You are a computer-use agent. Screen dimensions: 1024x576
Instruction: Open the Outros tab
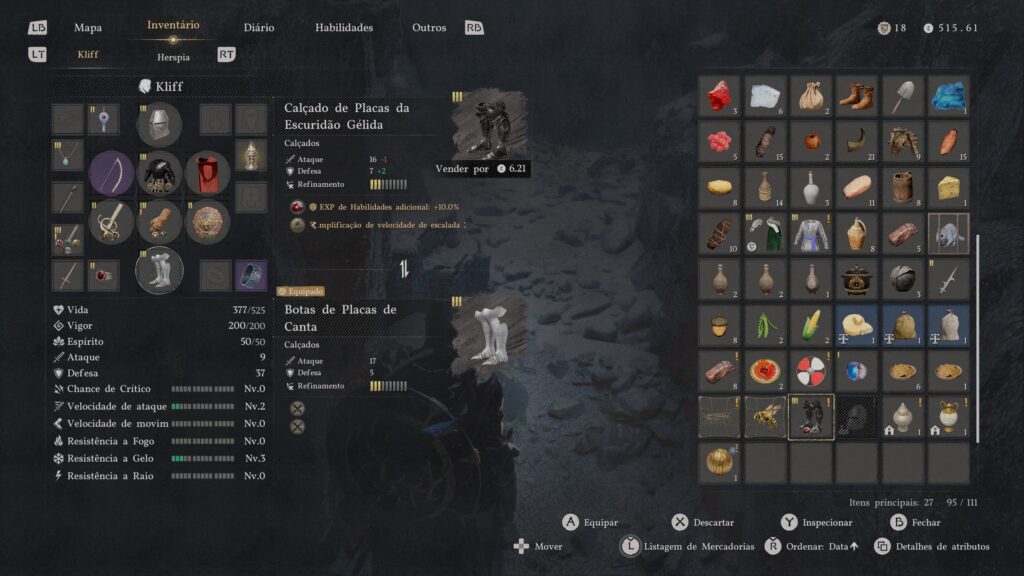coord(429,28)
